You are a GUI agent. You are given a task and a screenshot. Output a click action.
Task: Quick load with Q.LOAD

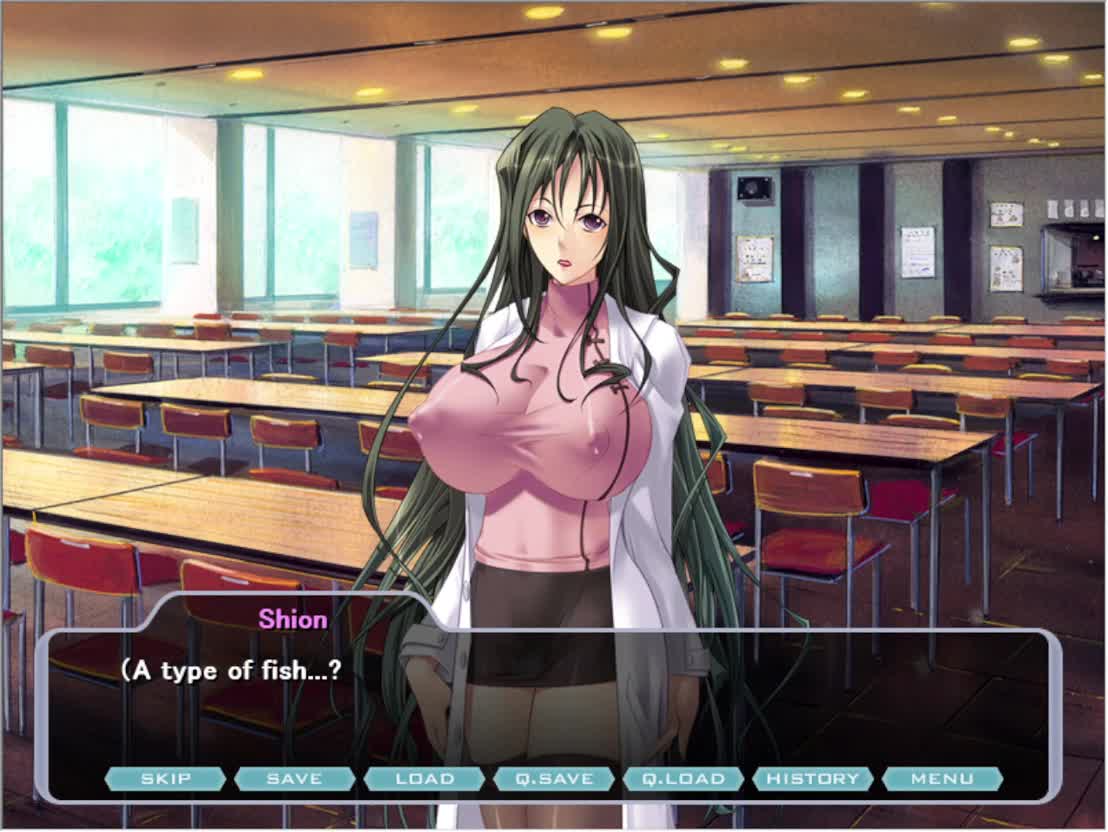683,779
